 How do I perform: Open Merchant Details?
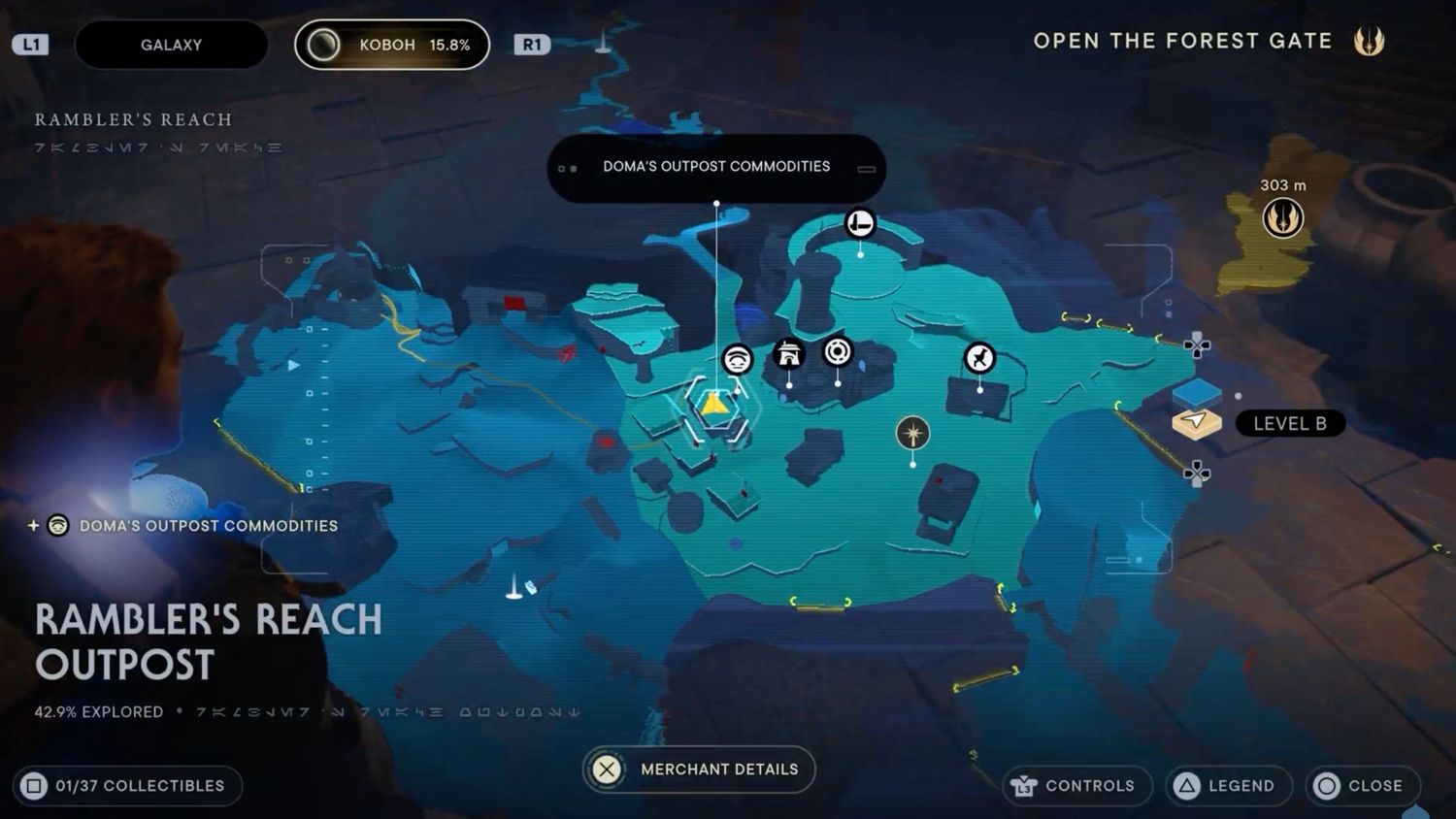[x=699, y=770]
